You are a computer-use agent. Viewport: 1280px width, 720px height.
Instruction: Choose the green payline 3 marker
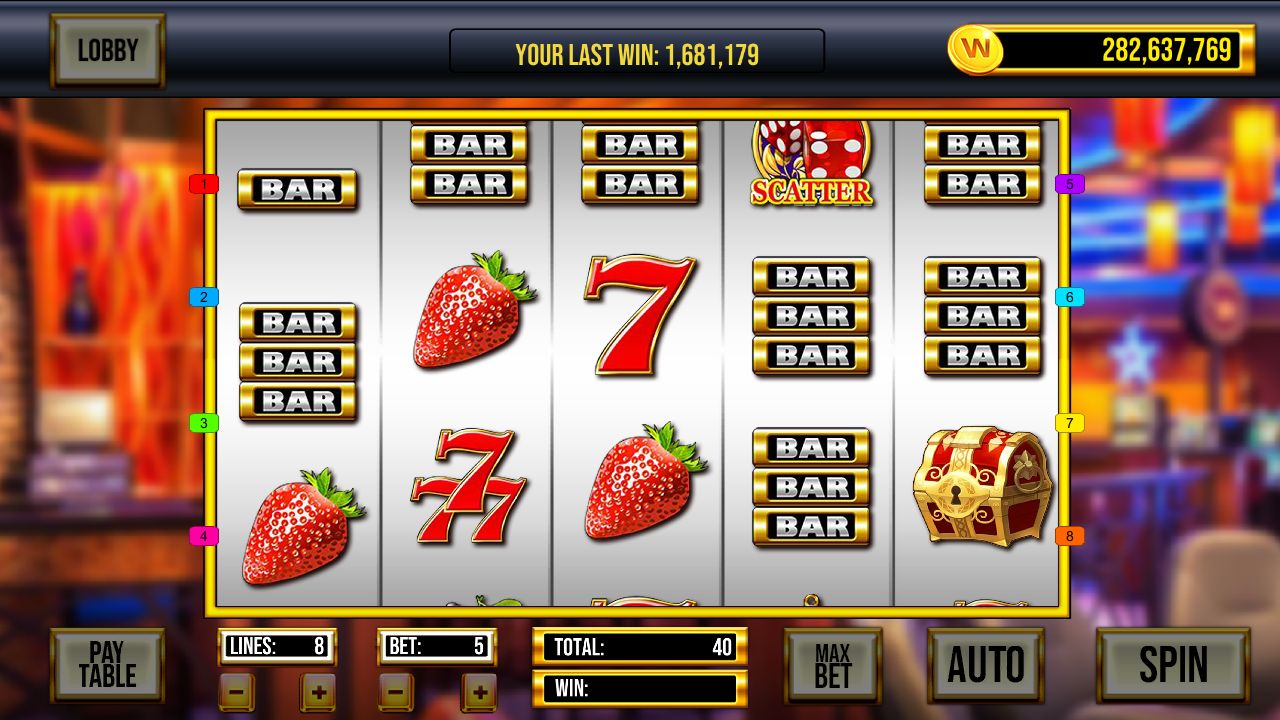pos(203,423)
